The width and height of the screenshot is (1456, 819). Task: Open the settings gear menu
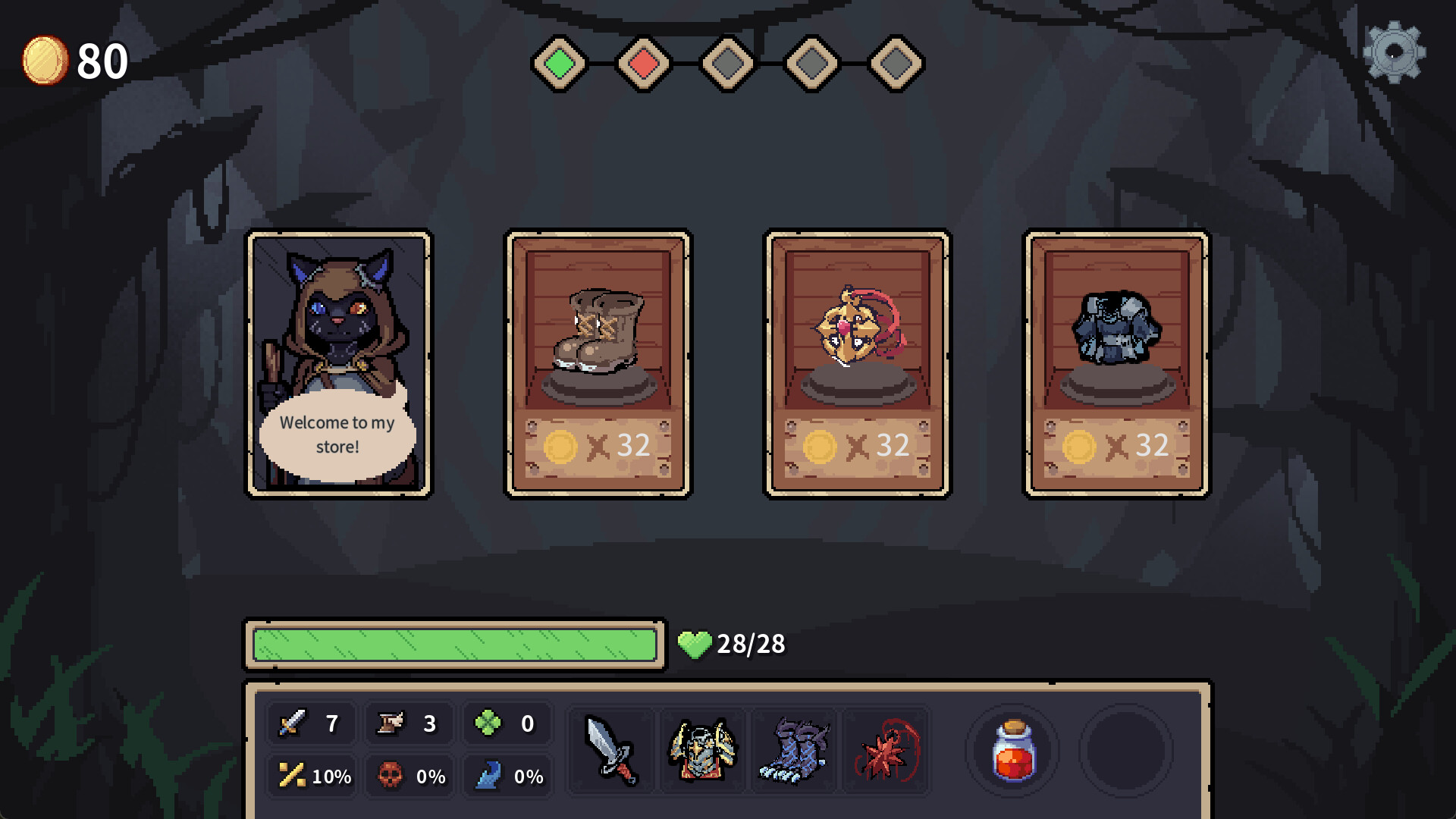pos(1394,53)
